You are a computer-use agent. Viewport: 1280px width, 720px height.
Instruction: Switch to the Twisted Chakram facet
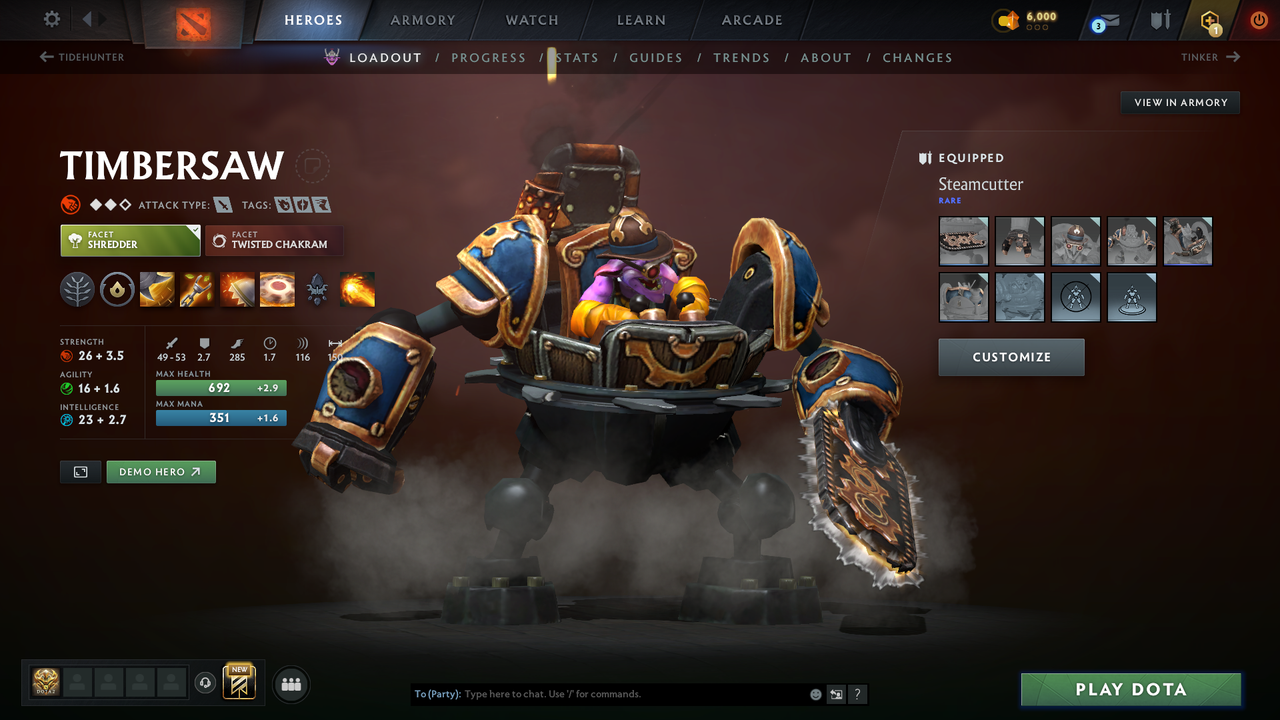point(274,240)
